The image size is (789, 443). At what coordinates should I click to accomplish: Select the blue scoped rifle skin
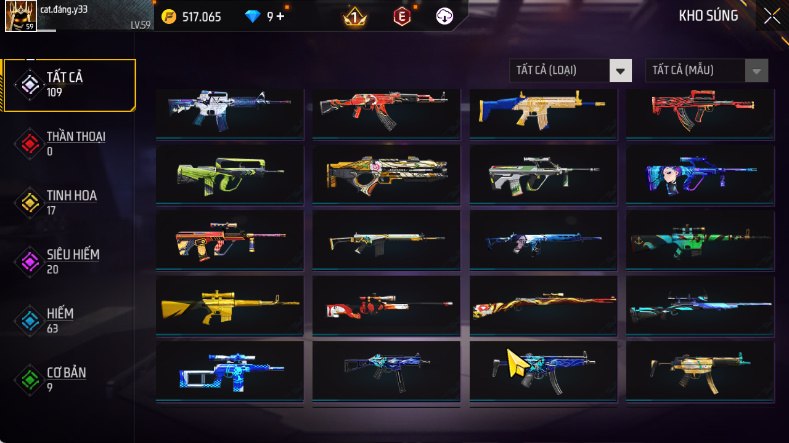229,369
